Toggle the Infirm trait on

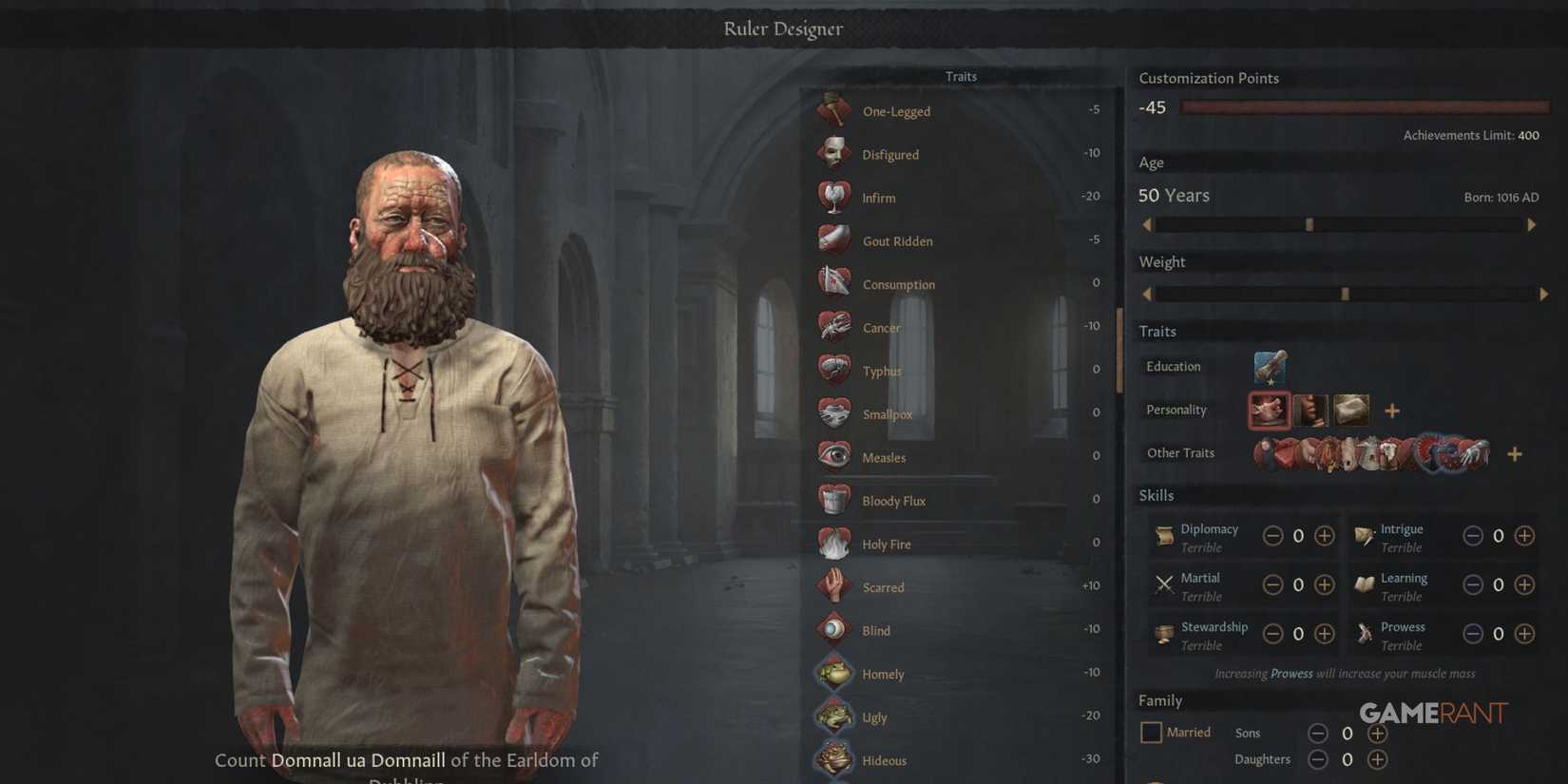pos(833,196)
